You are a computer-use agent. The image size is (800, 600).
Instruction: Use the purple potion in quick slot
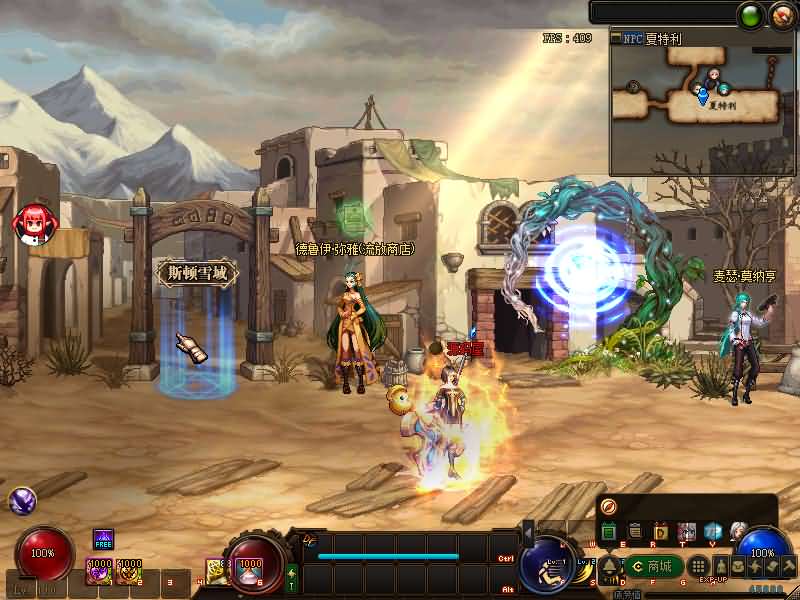pyautogui.click(x=100, y=571)
